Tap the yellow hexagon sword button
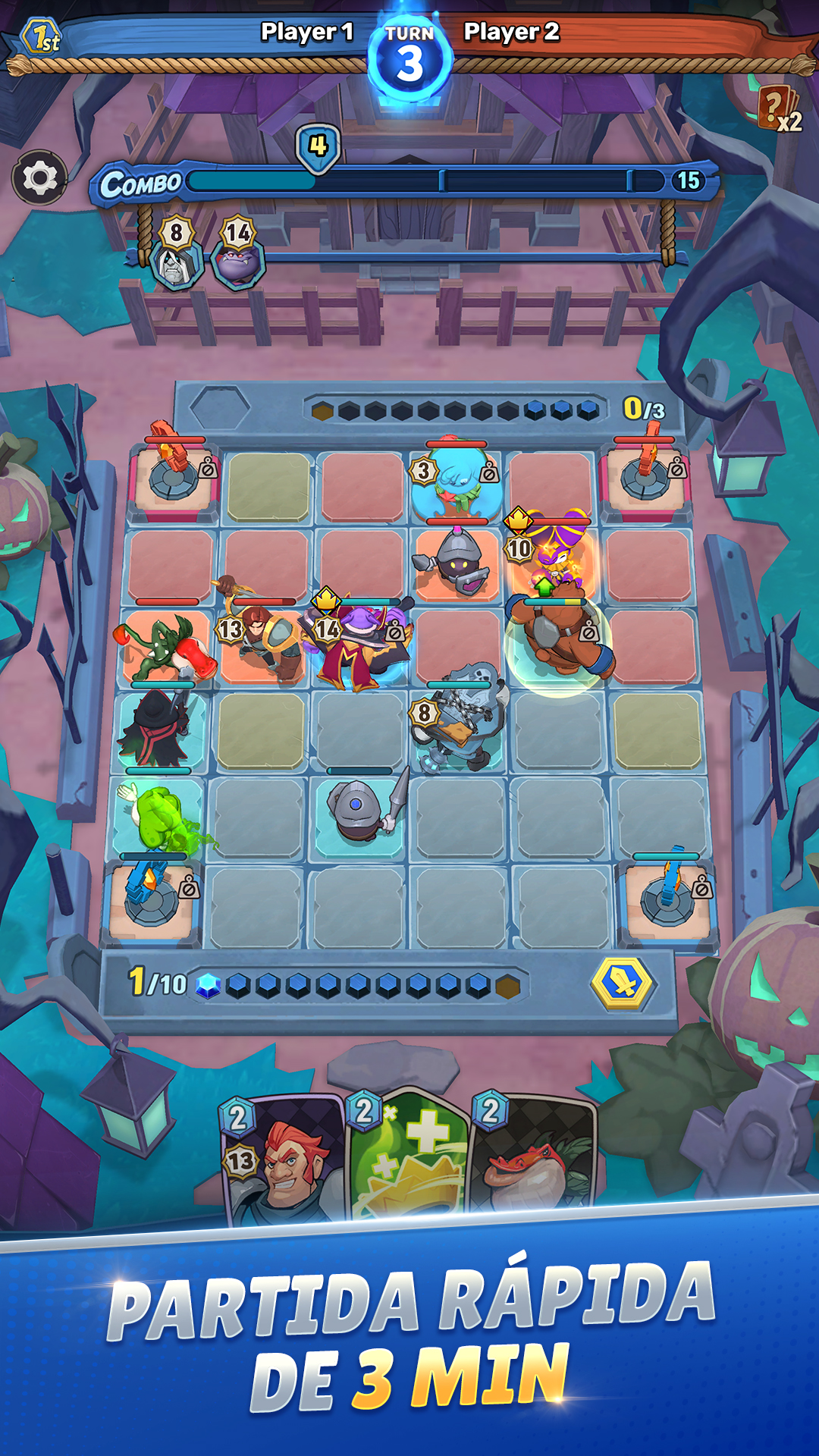819x1456 pixels. pos(622,984)
